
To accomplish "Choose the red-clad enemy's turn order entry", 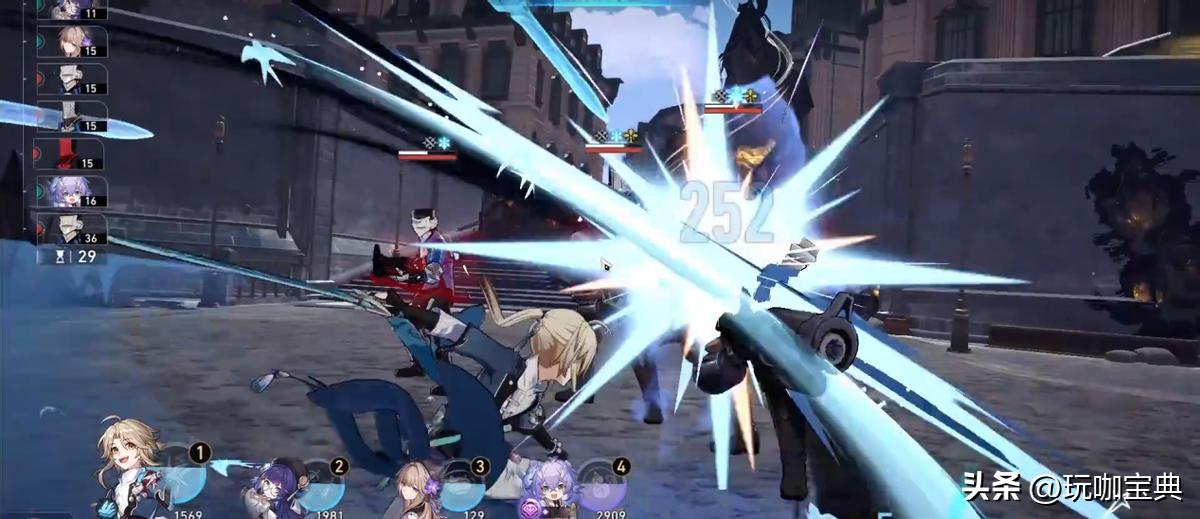I will [x=71, y=154].
